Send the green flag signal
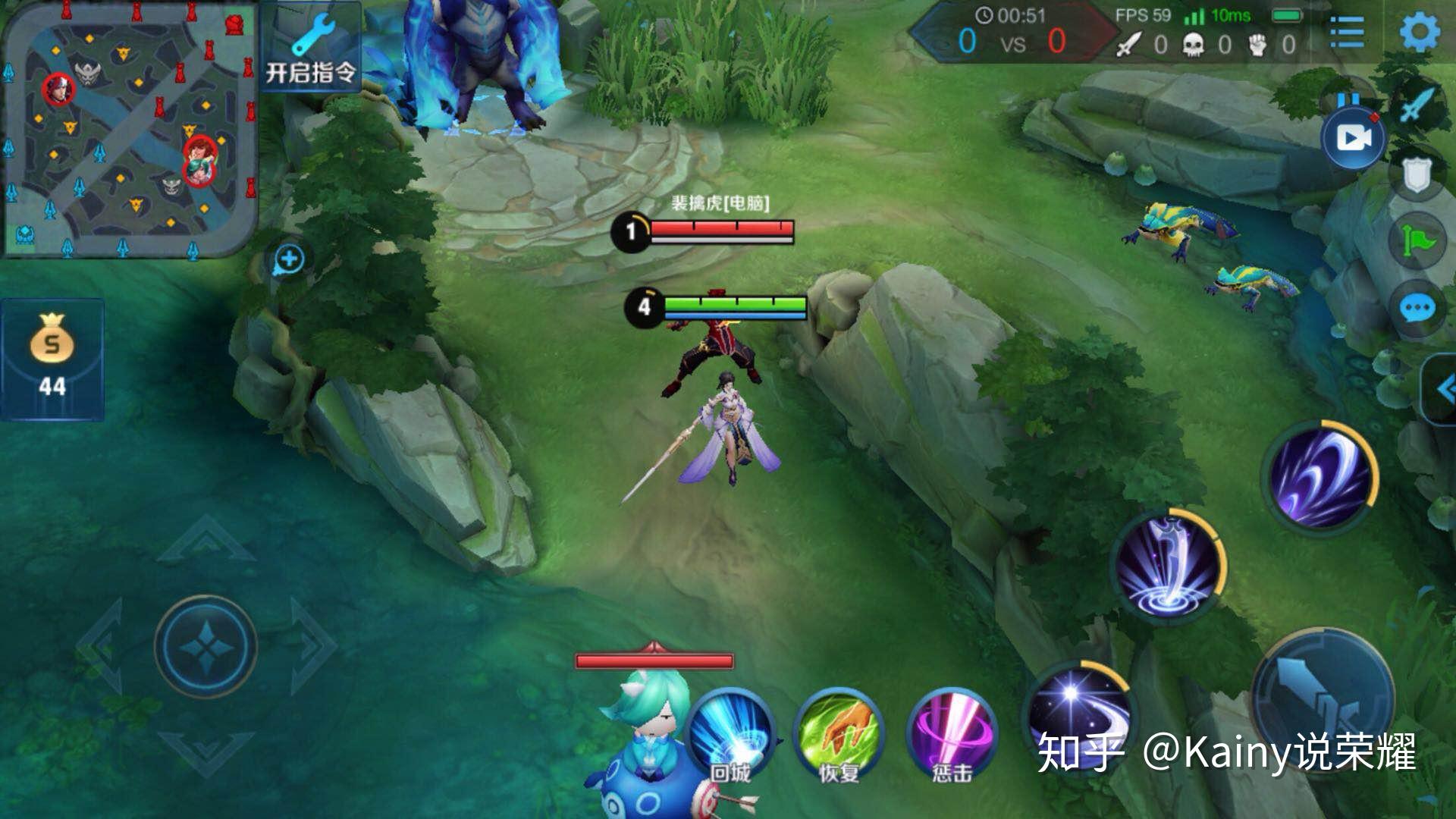This screenshot has height=819, width=1456. 1417,241
